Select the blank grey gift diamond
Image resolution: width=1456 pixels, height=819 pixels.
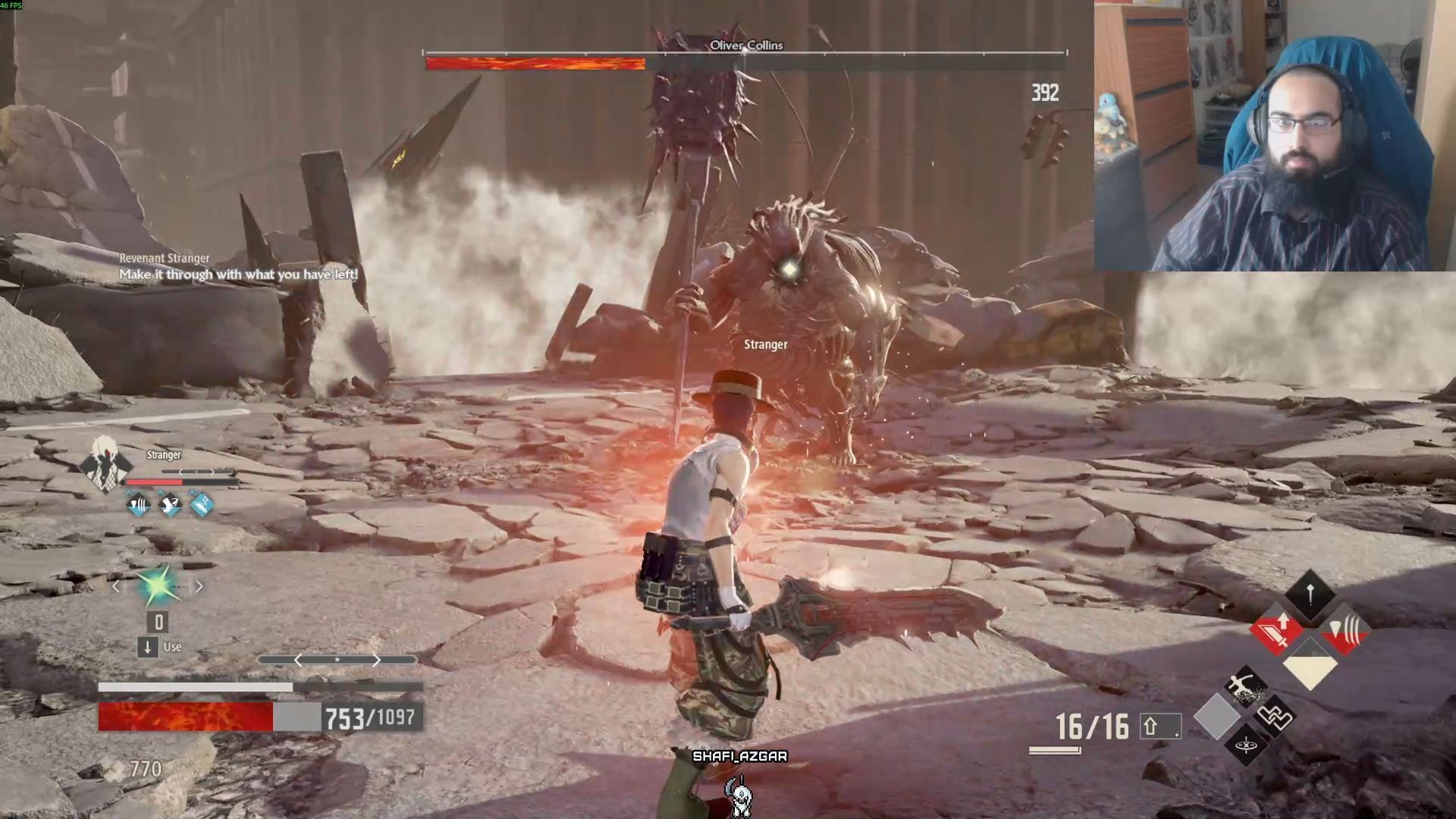[1216, 717]
